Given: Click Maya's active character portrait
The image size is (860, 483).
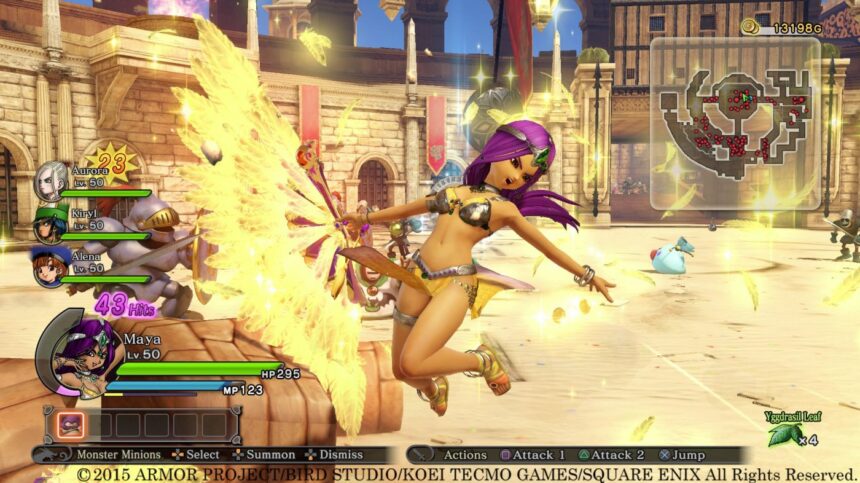Looking at the screenshot, I should point(76,357).
